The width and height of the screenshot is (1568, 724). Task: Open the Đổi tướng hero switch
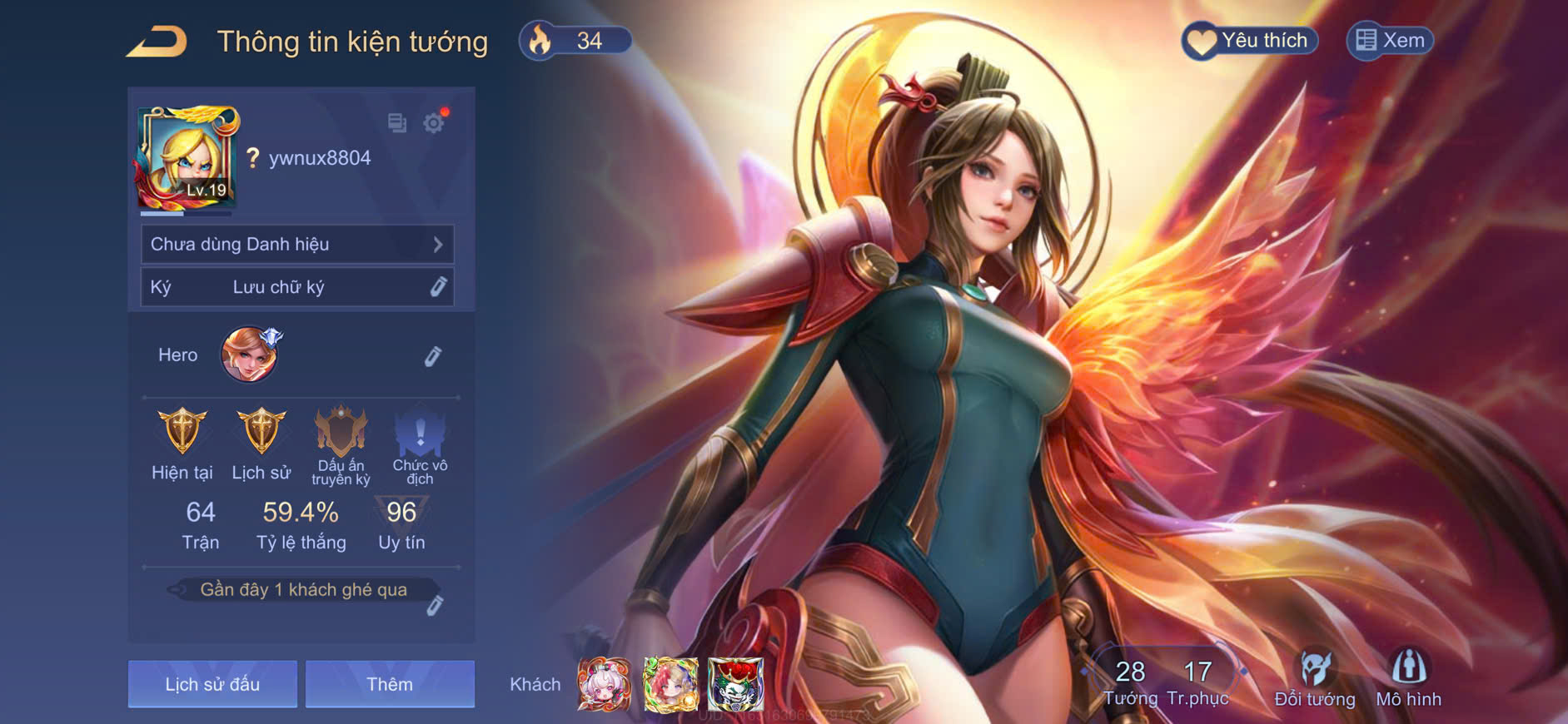click(1315, 680)
